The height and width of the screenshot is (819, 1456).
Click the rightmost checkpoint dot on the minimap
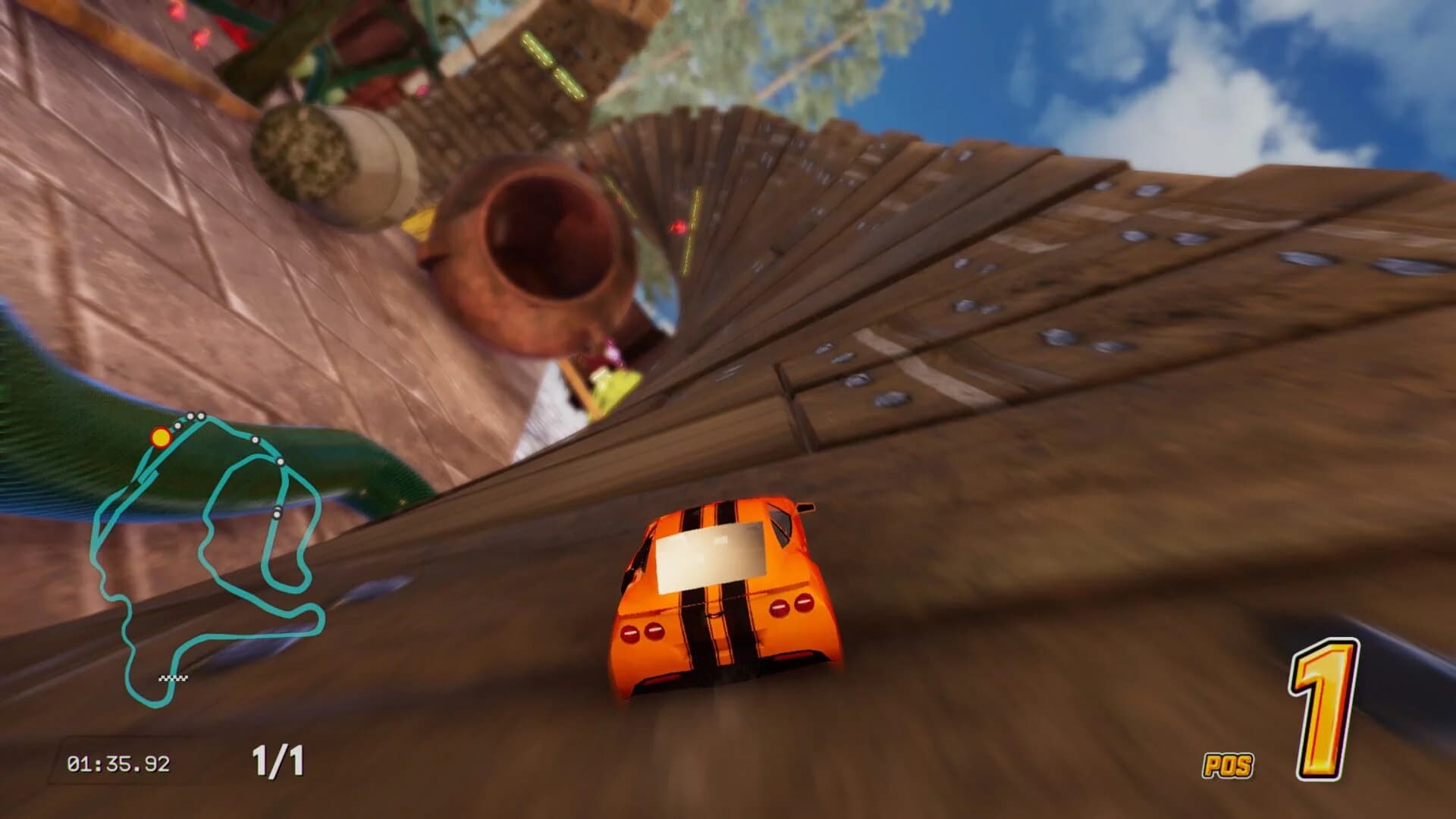point(280,461)
